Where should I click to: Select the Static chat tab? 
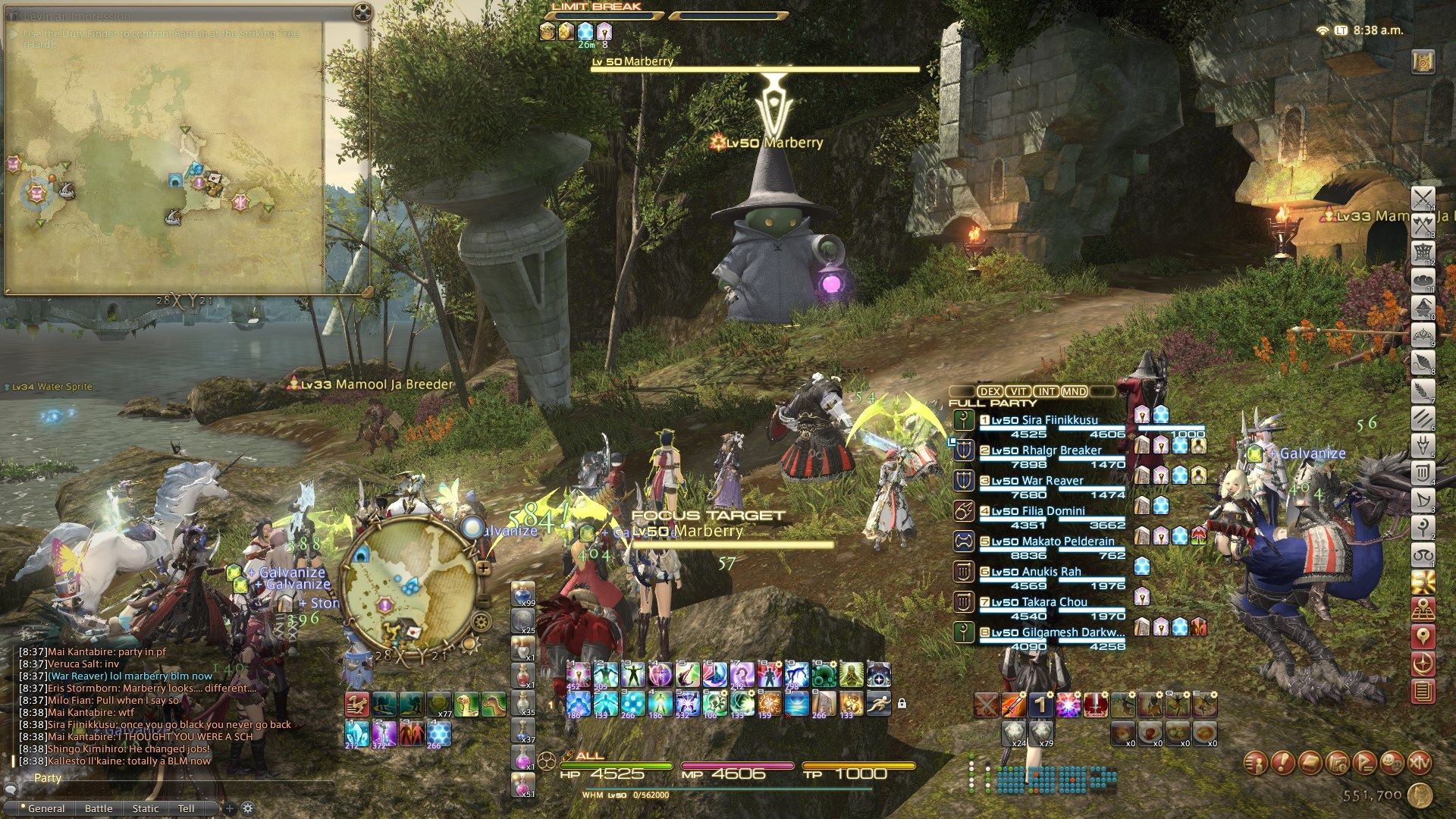[146, 808]
